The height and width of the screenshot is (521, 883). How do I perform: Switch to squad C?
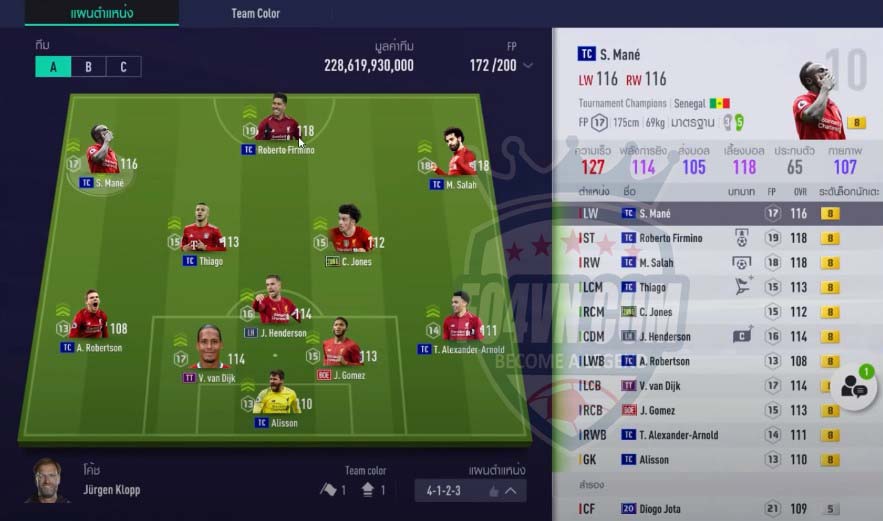point(123,67)
